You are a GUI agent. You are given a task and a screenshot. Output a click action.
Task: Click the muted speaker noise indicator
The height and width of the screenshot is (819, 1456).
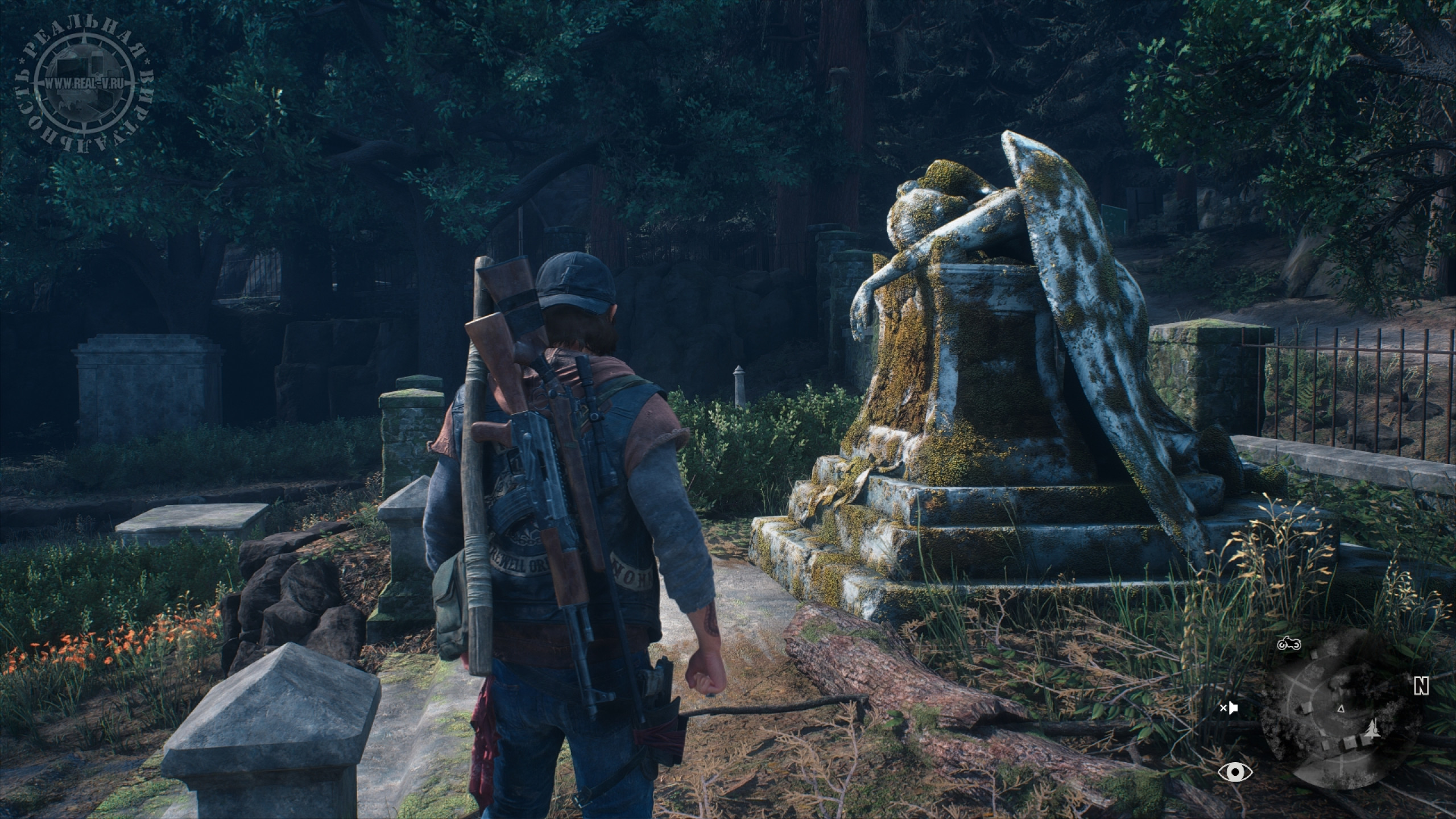point(1228,708)
